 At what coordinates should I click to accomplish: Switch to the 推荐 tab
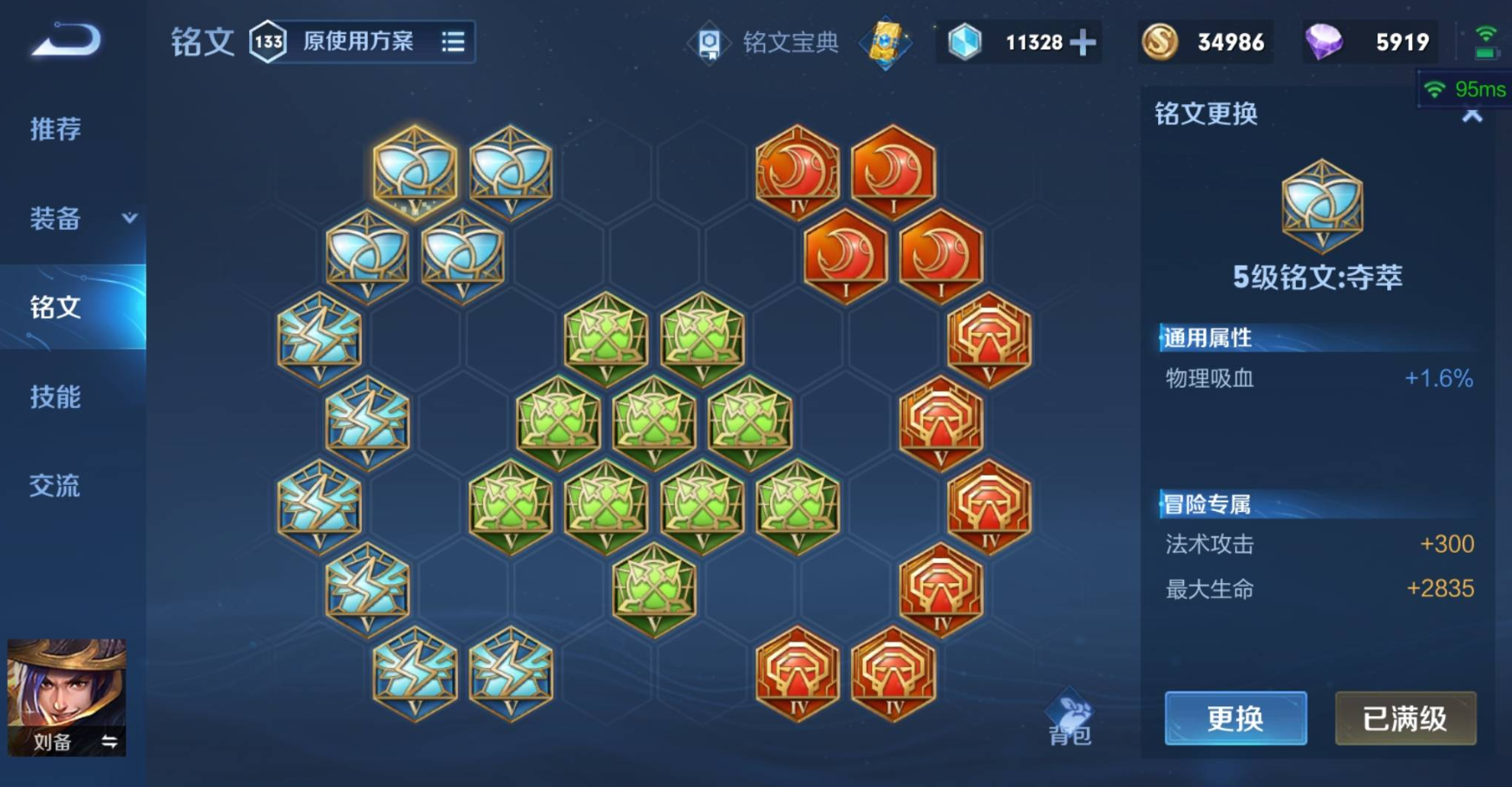pyautogui.click(x=56, y=129)
